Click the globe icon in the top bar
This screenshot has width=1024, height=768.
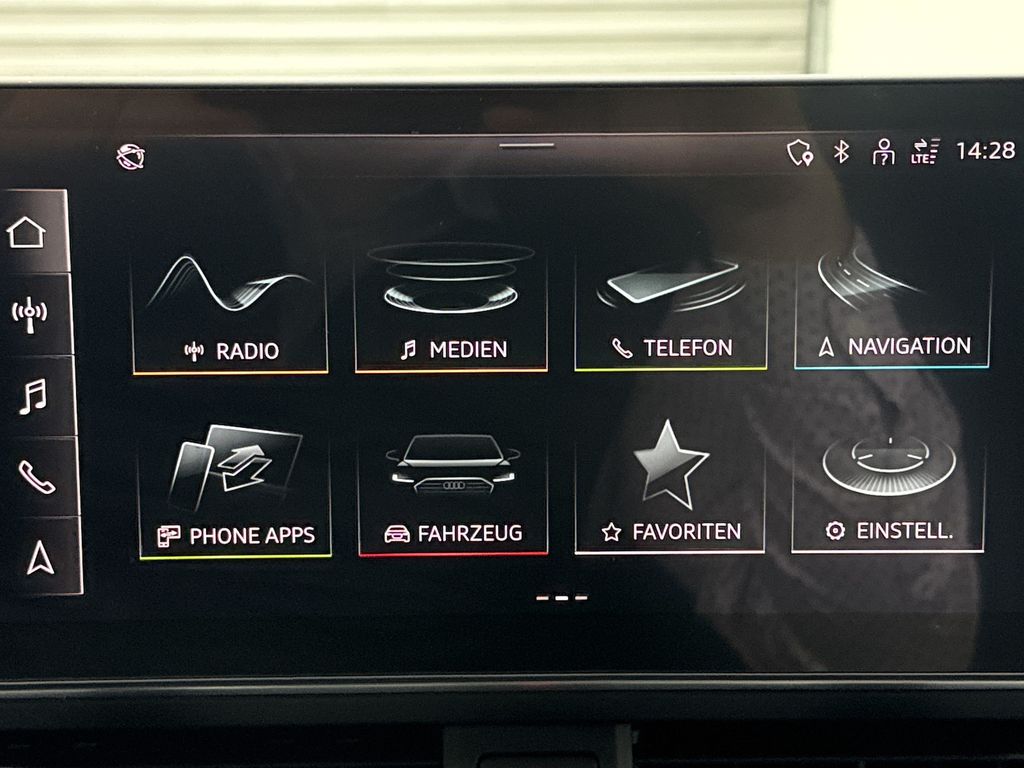click(131, 156)
